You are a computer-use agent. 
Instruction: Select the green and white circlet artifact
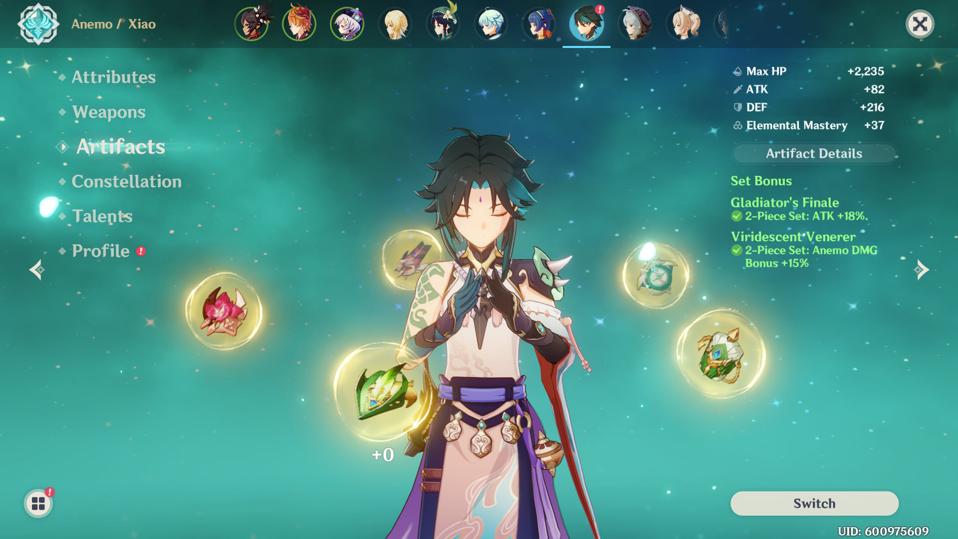coord(720,353)
